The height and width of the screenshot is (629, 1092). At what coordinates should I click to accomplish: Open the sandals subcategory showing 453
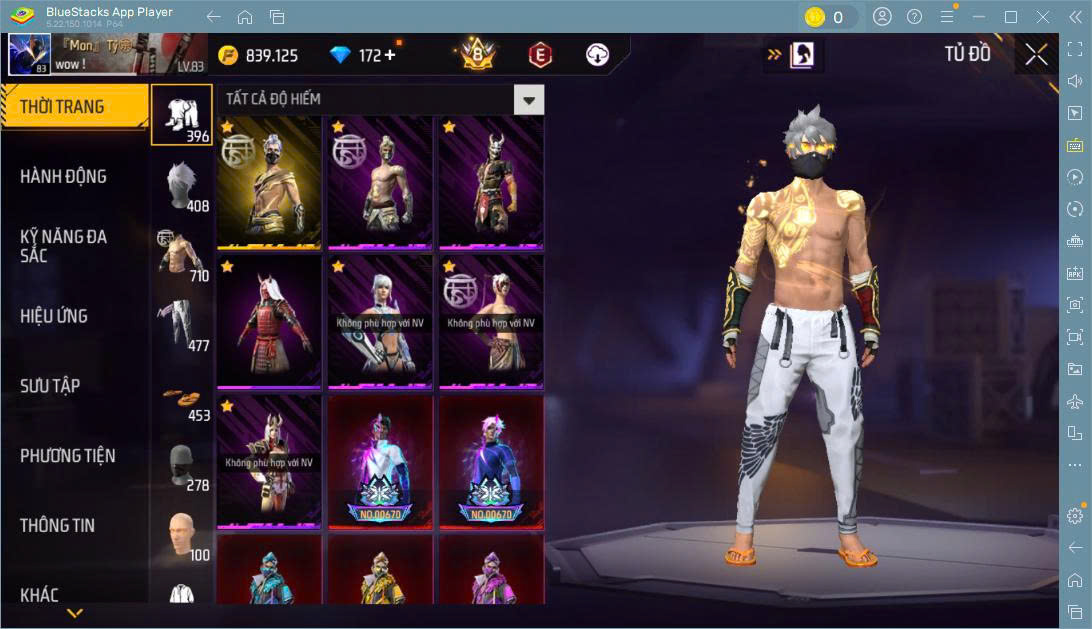182,395
